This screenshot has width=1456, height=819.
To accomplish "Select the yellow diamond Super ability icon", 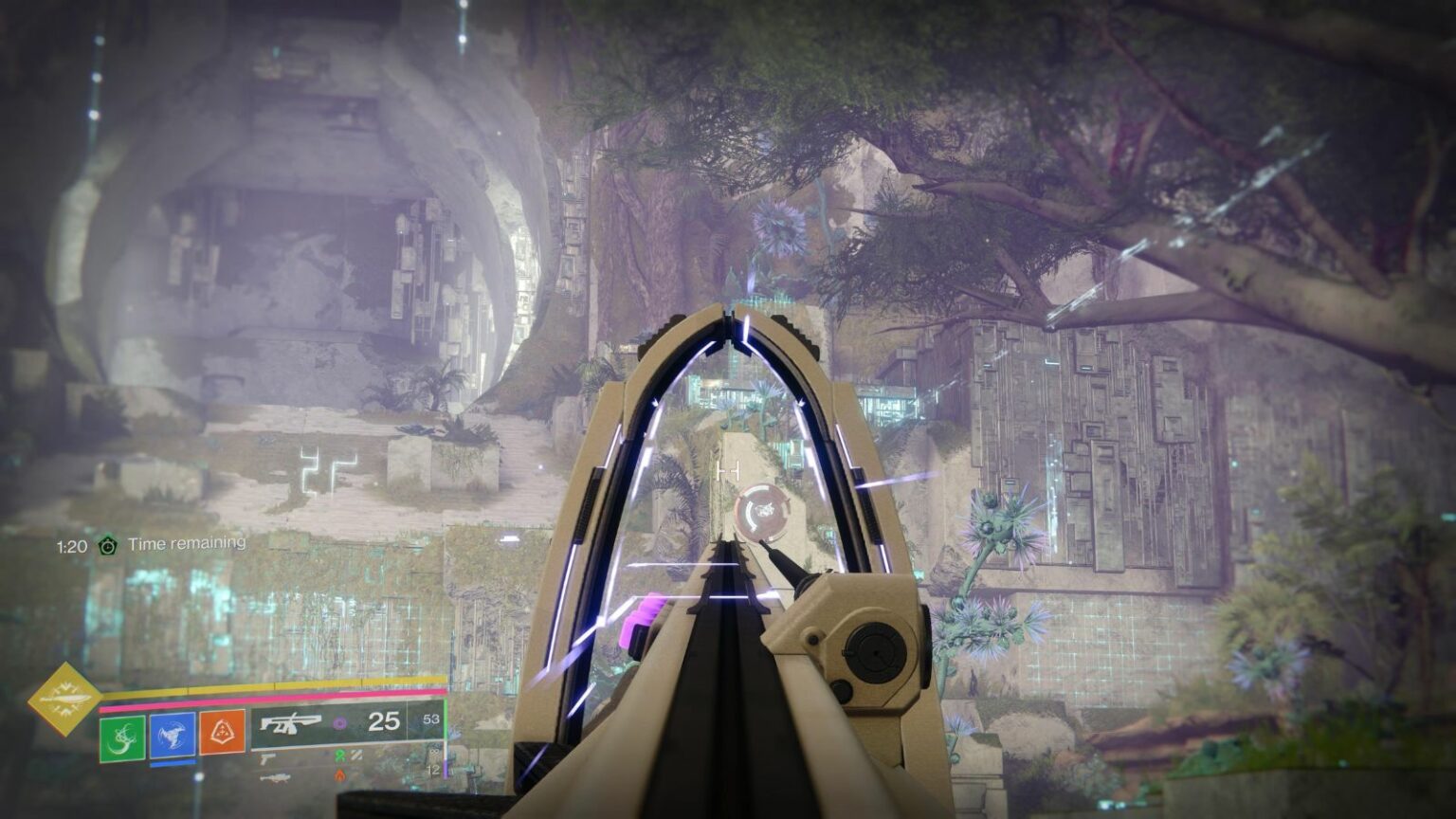I will tap(64, 701).
